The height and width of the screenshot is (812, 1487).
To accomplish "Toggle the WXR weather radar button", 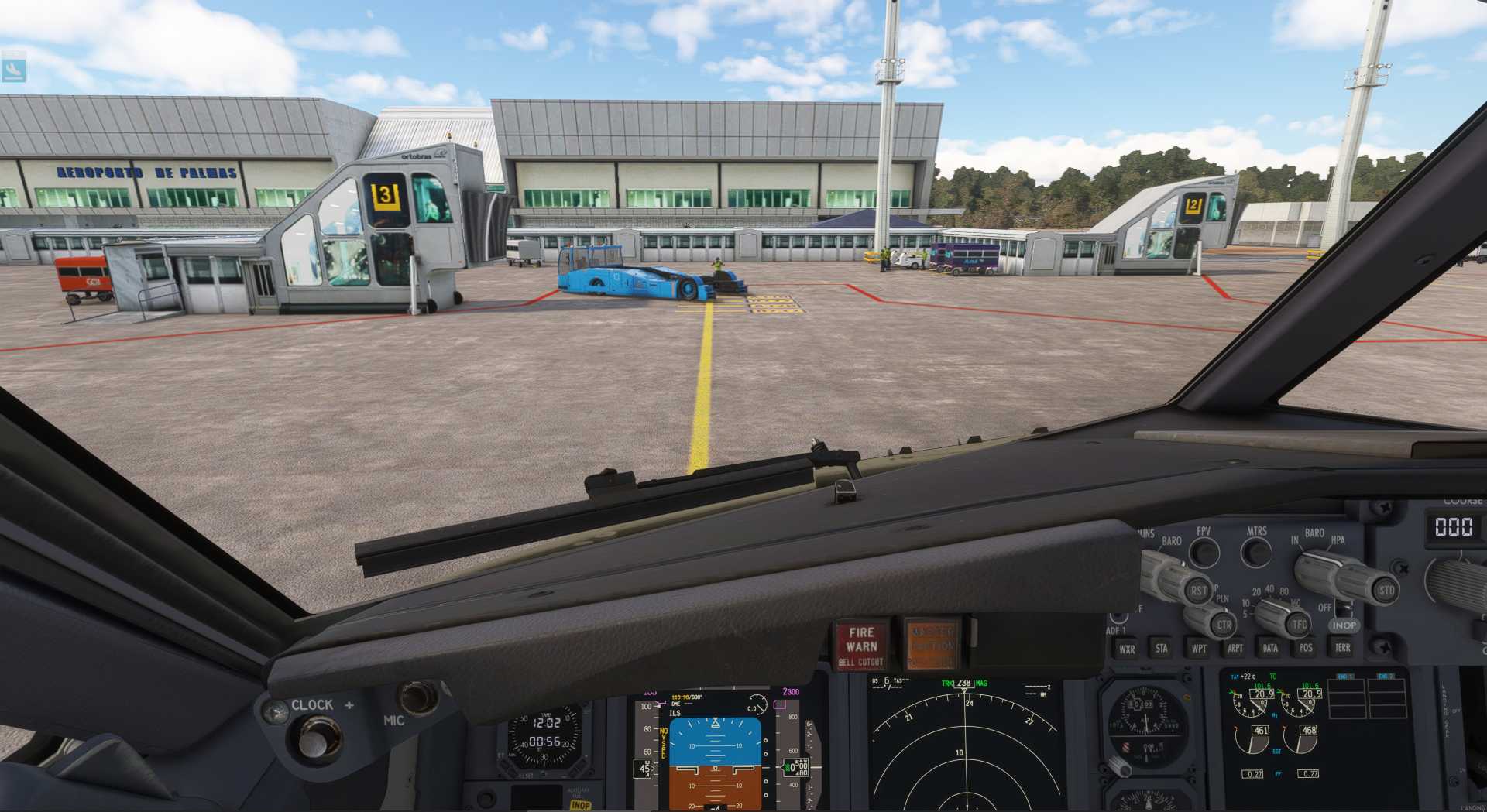I will click(1127, 649).
